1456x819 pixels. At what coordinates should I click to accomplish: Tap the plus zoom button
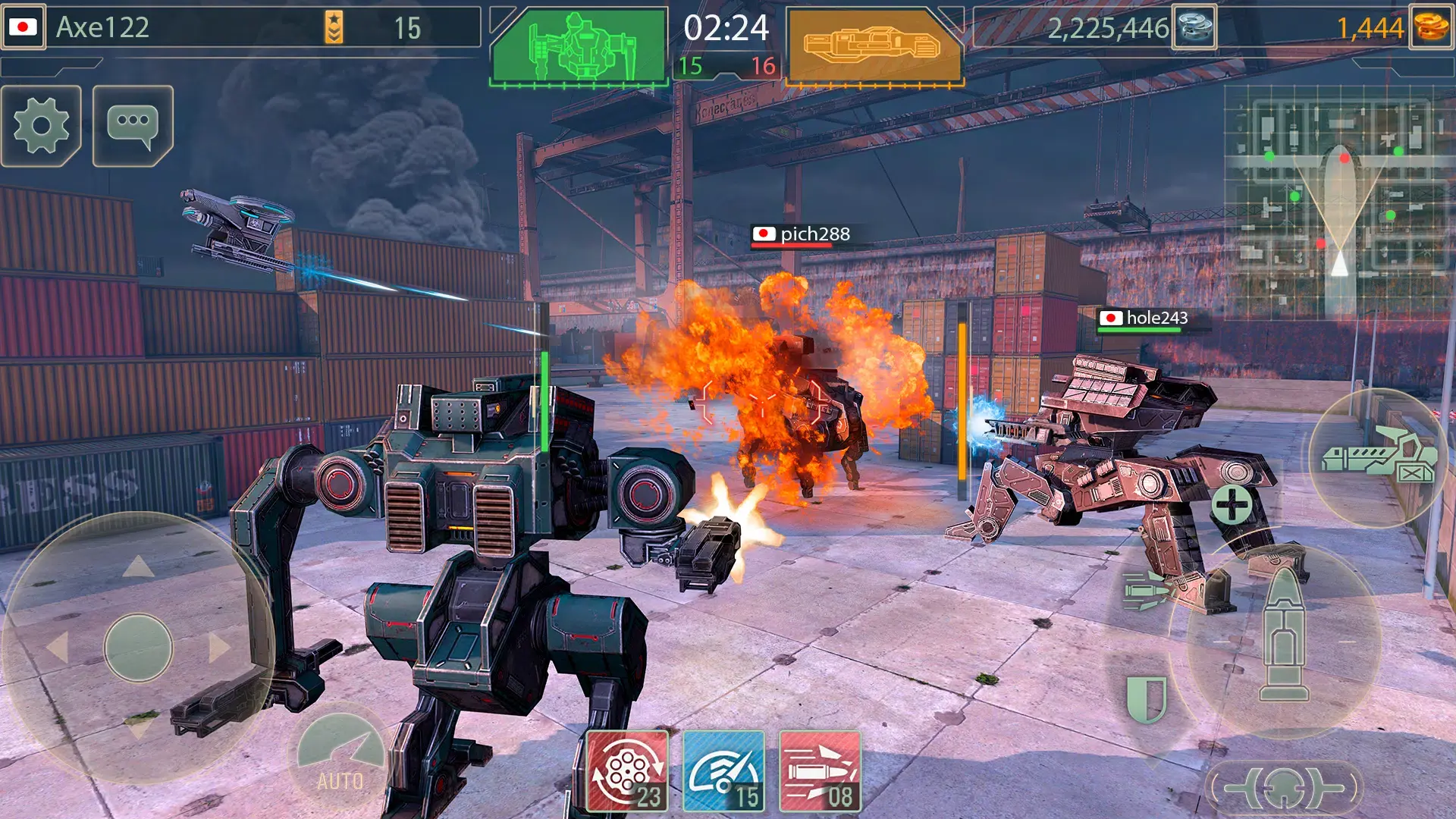[x=1232, y=504]
